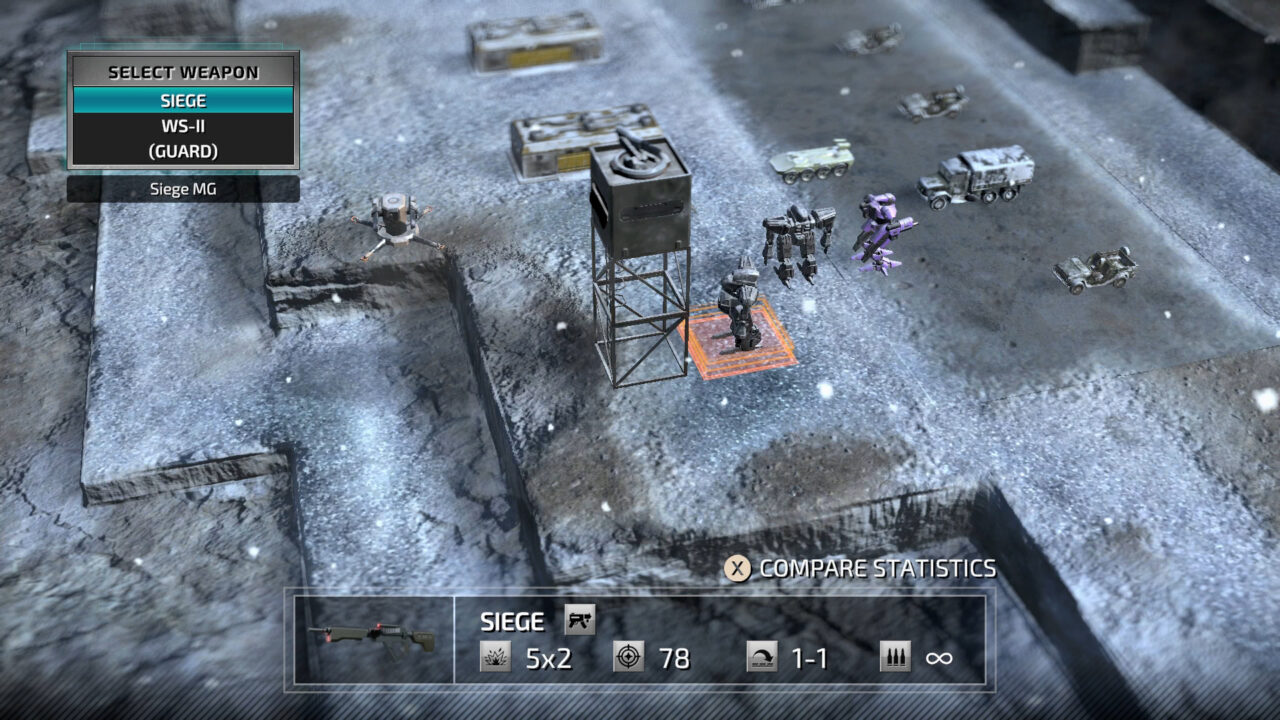The height and width of the screenshot is (720, 1280).
Task: Click the rifle weapon thumbnail image
Action: [x=371, y=637]
